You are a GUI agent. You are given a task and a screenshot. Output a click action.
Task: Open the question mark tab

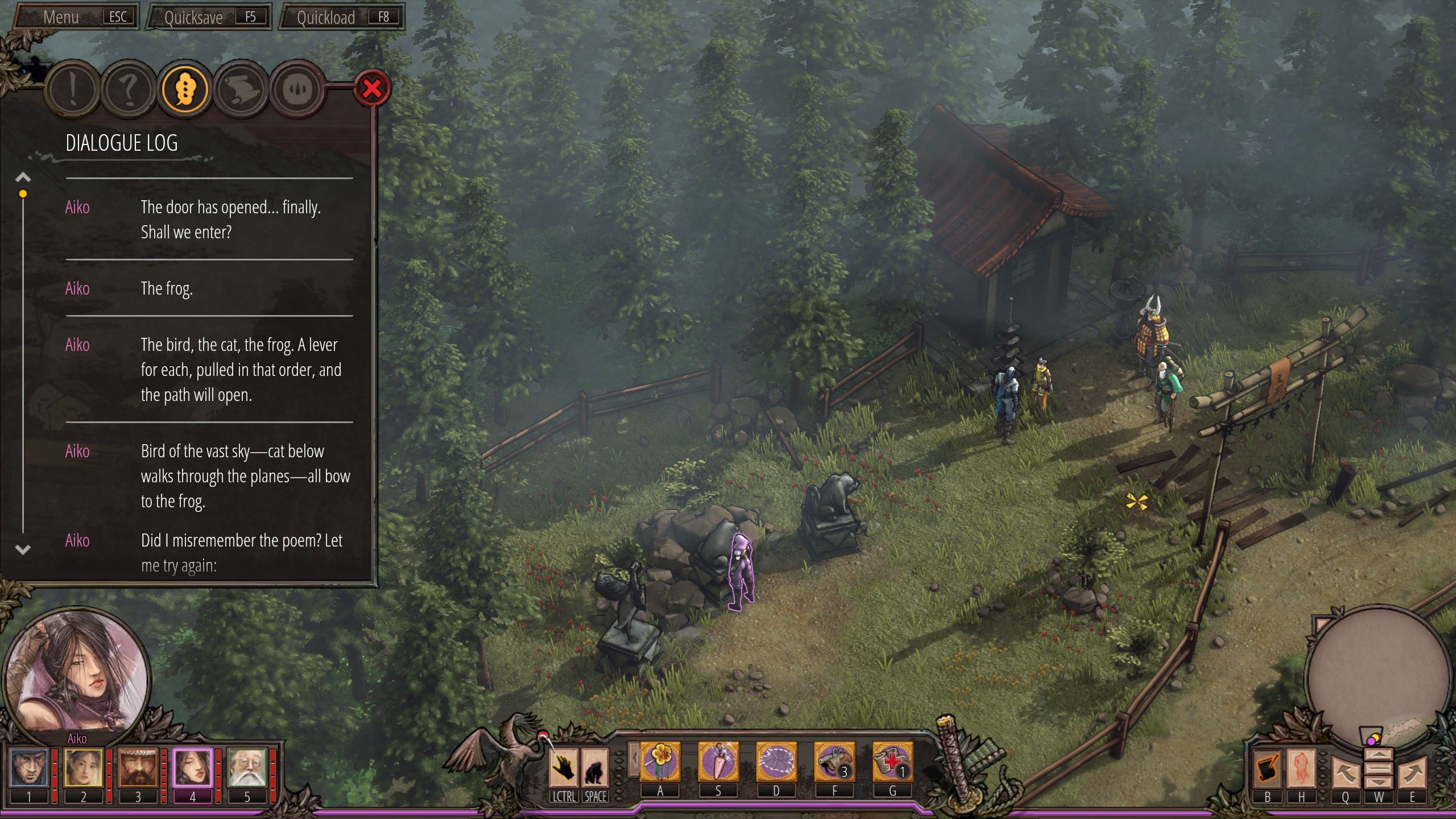(129, 89)
